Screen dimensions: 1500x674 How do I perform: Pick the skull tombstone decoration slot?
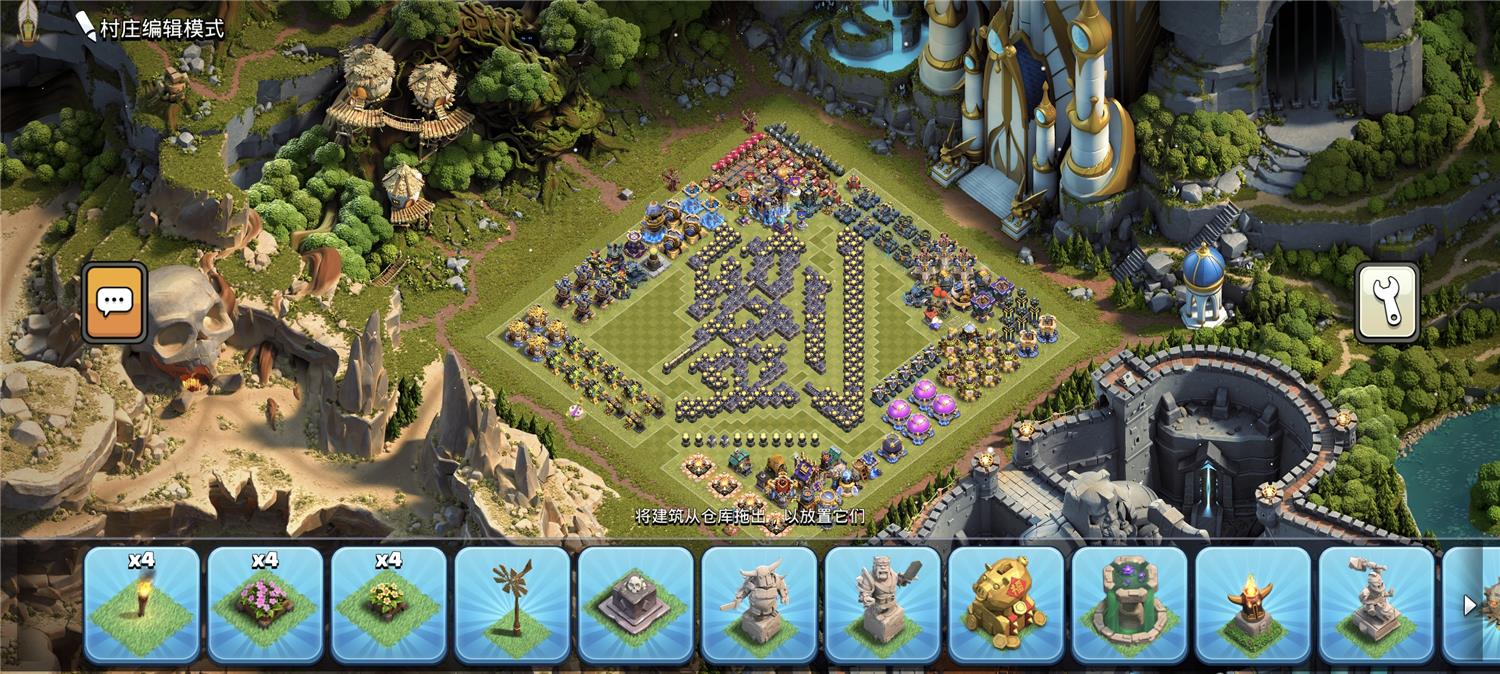coord(636,605)
